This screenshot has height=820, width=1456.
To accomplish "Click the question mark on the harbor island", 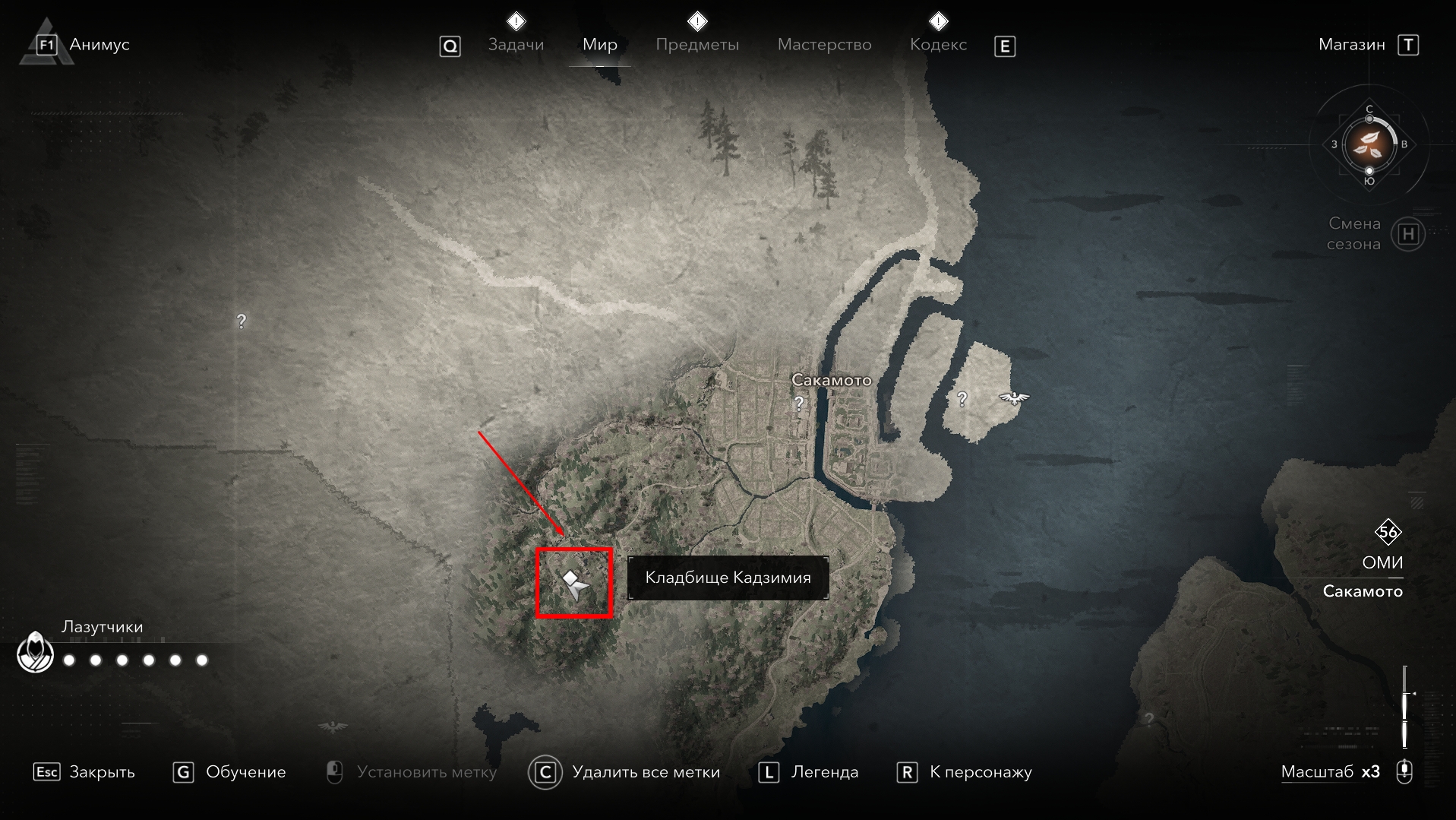I will (962, 399).
